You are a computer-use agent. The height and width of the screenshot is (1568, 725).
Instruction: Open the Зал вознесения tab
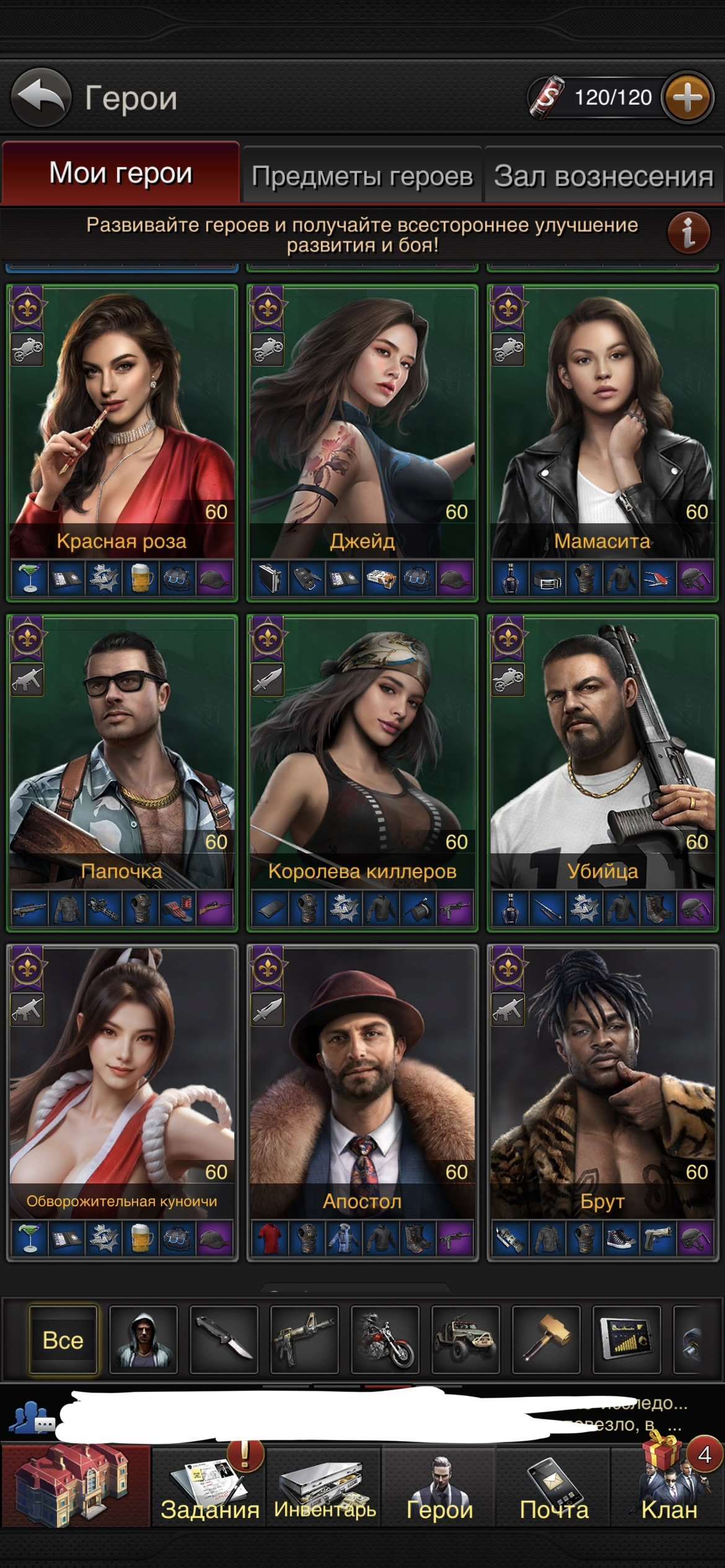[604, 176]
